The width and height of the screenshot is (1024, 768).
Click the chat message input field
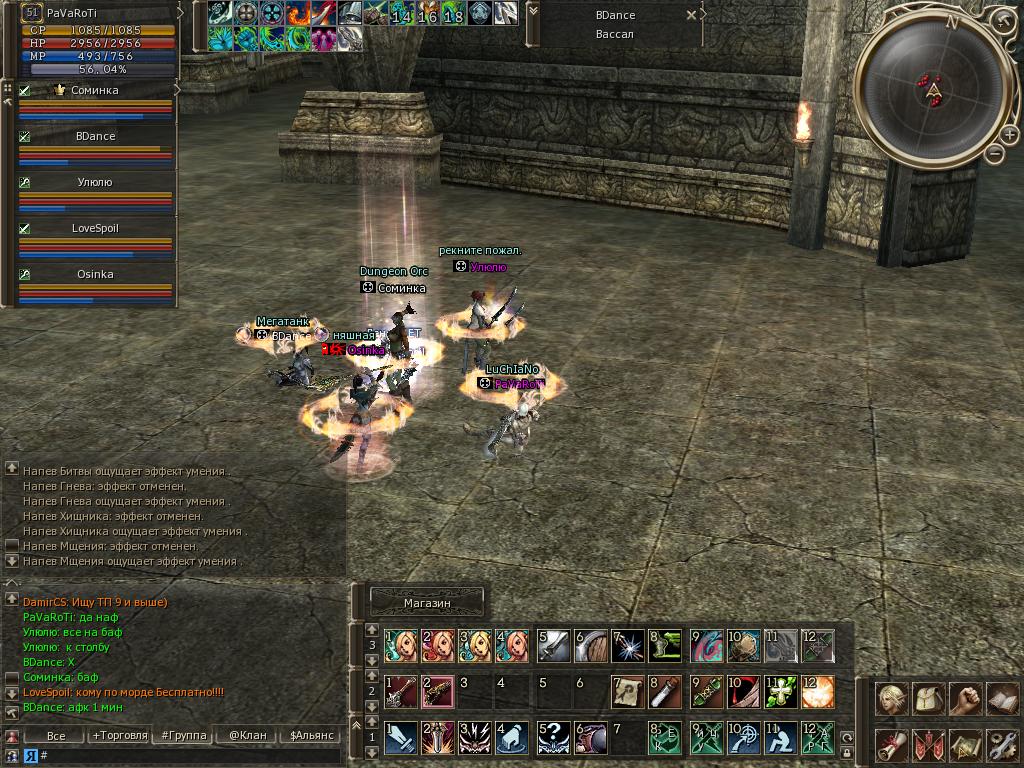coord(190,755)
